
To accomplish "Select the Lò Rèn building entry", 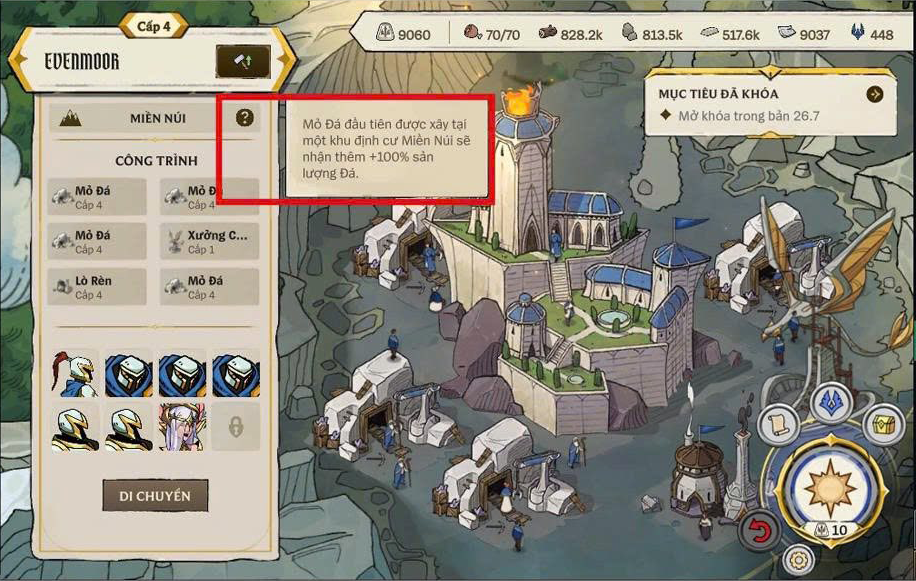I will coord(97,287).
